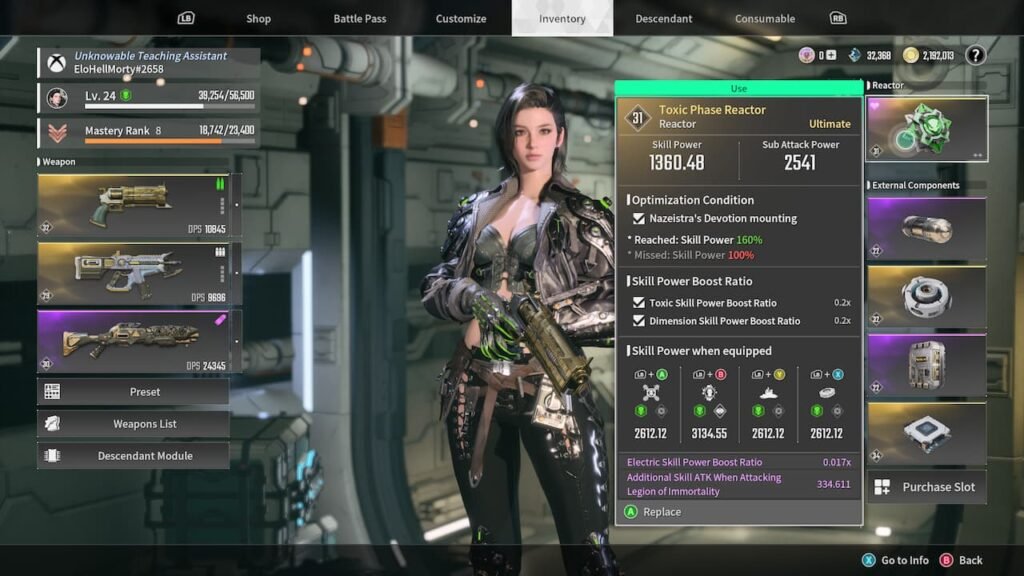This screenshot has height=576, width=1024.
Task: Click the Purchase Slot button
Action: click(x=926, y=487)
